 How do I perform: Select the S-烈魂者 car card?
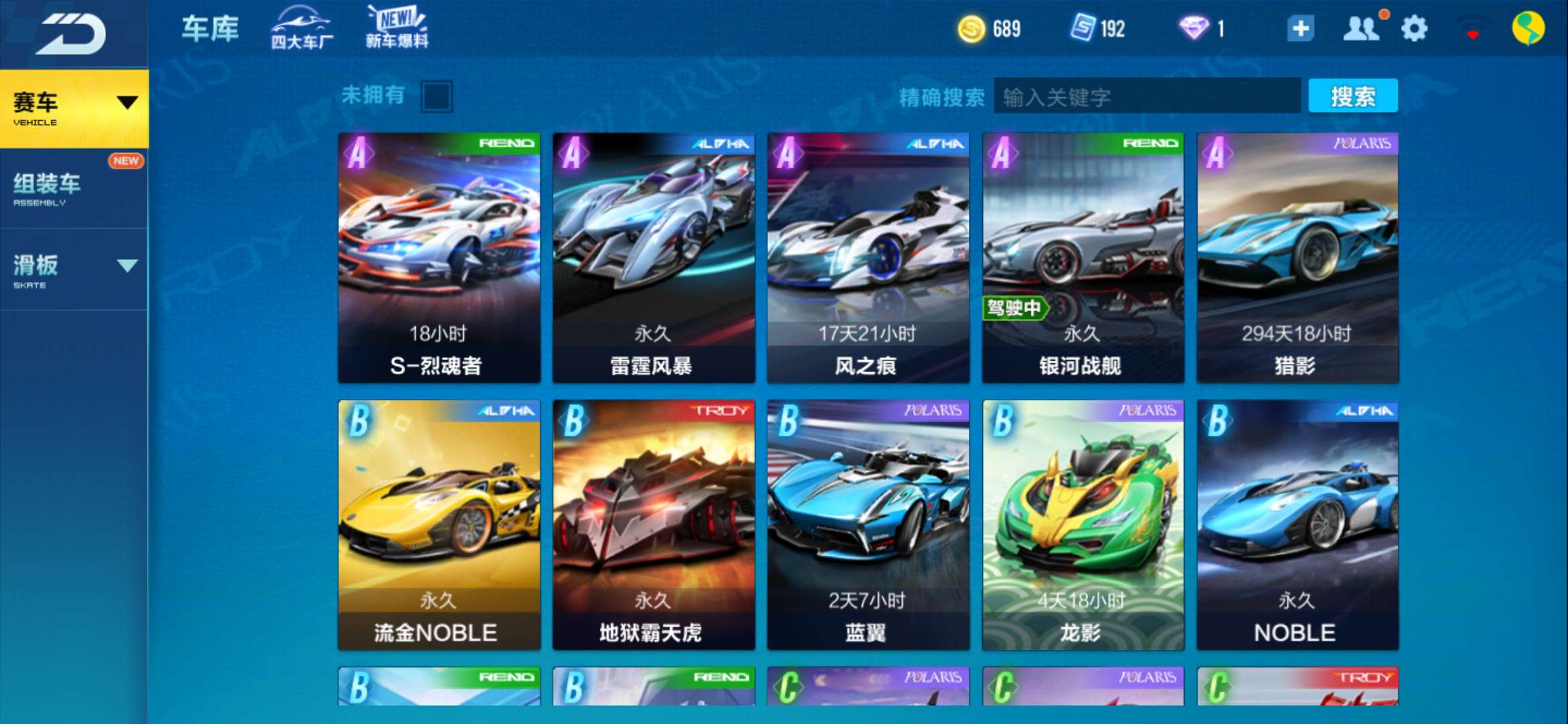(439, 257)
